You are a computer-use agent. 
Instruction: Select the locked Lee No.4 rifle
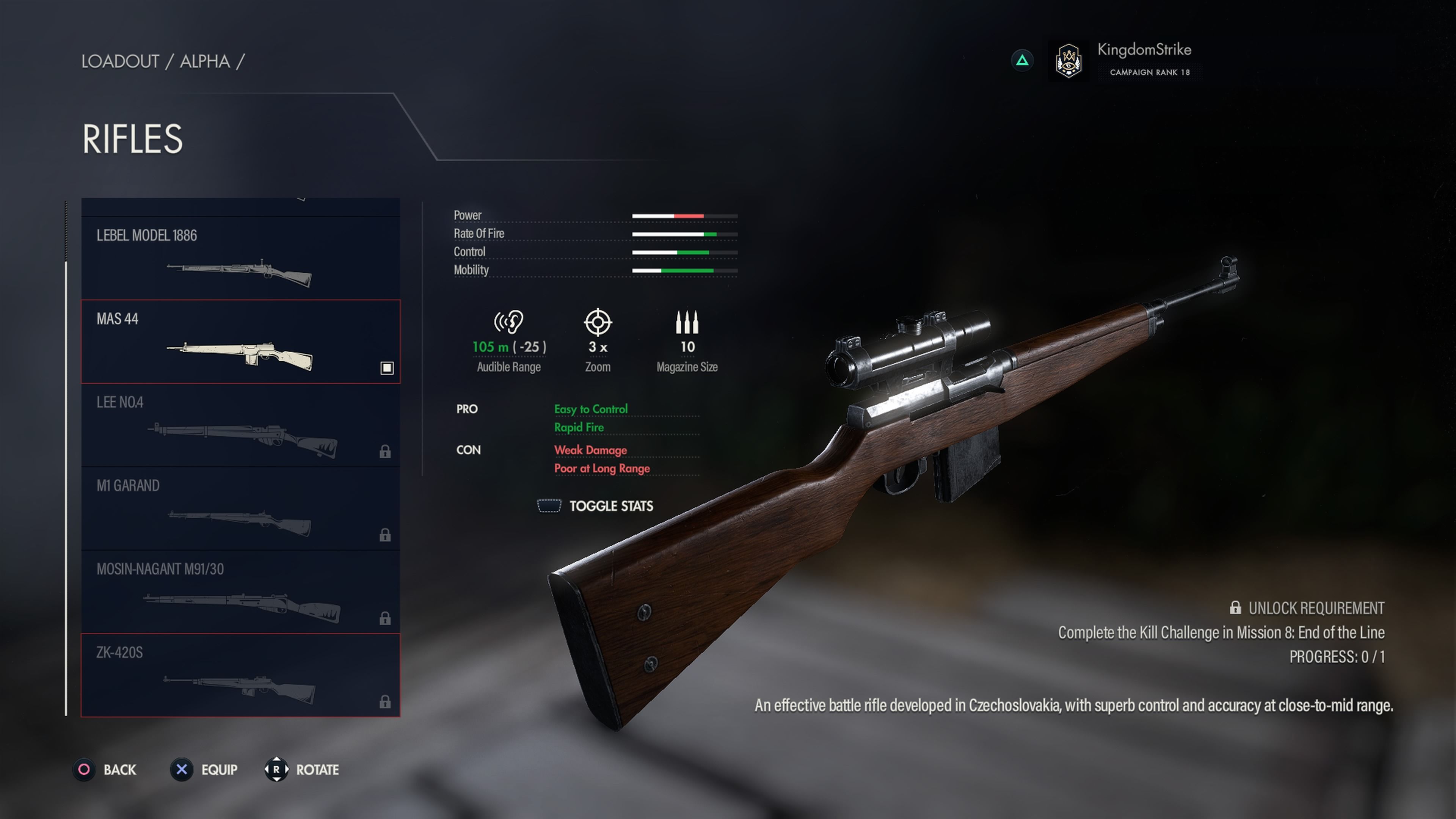click(x=240, y=425)
